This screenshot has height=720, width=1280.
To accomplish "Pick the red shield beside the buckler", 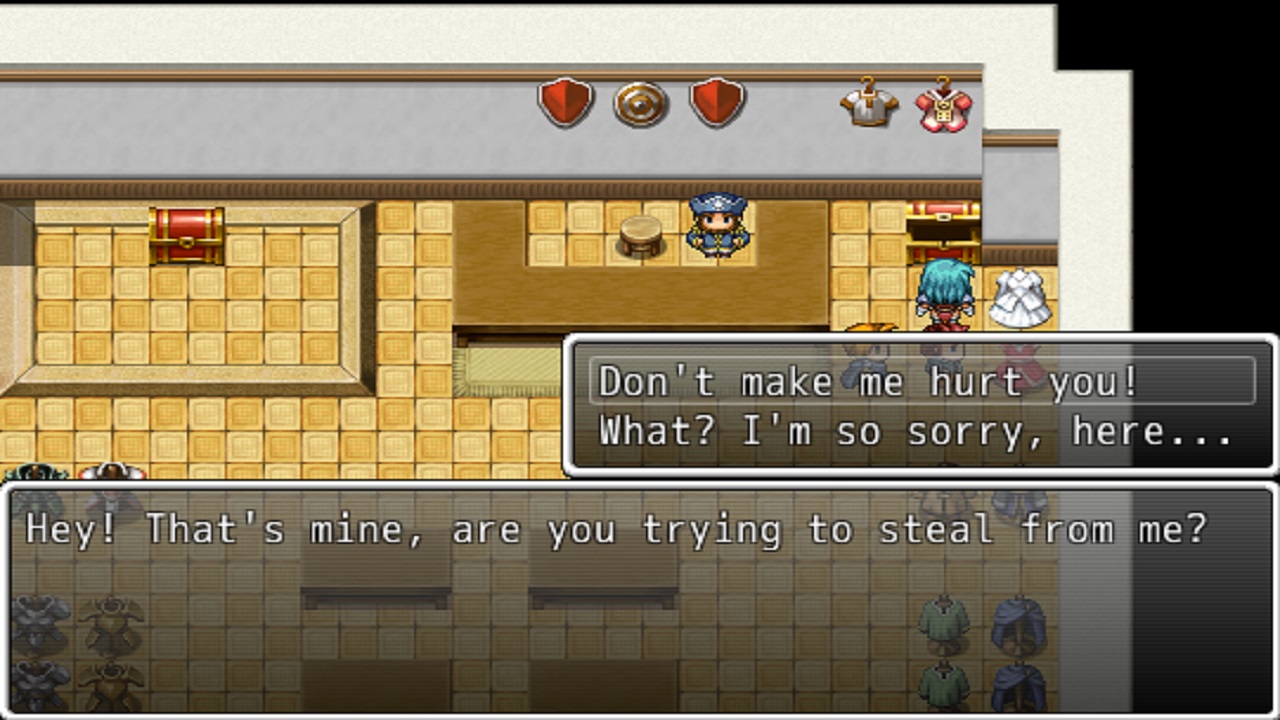I will [x=716, y=103].
